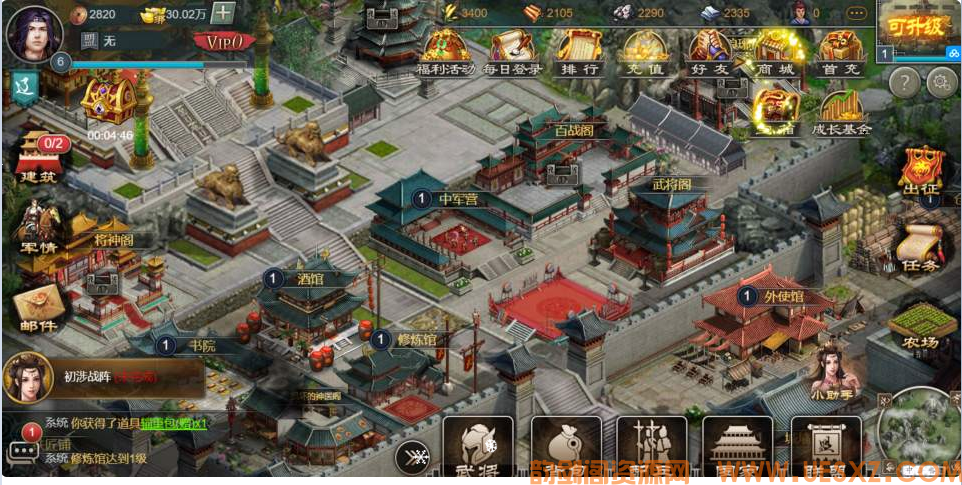Open the VIP0 badge
Viewport: 962px width, 485px height.
tap(224, 42)
